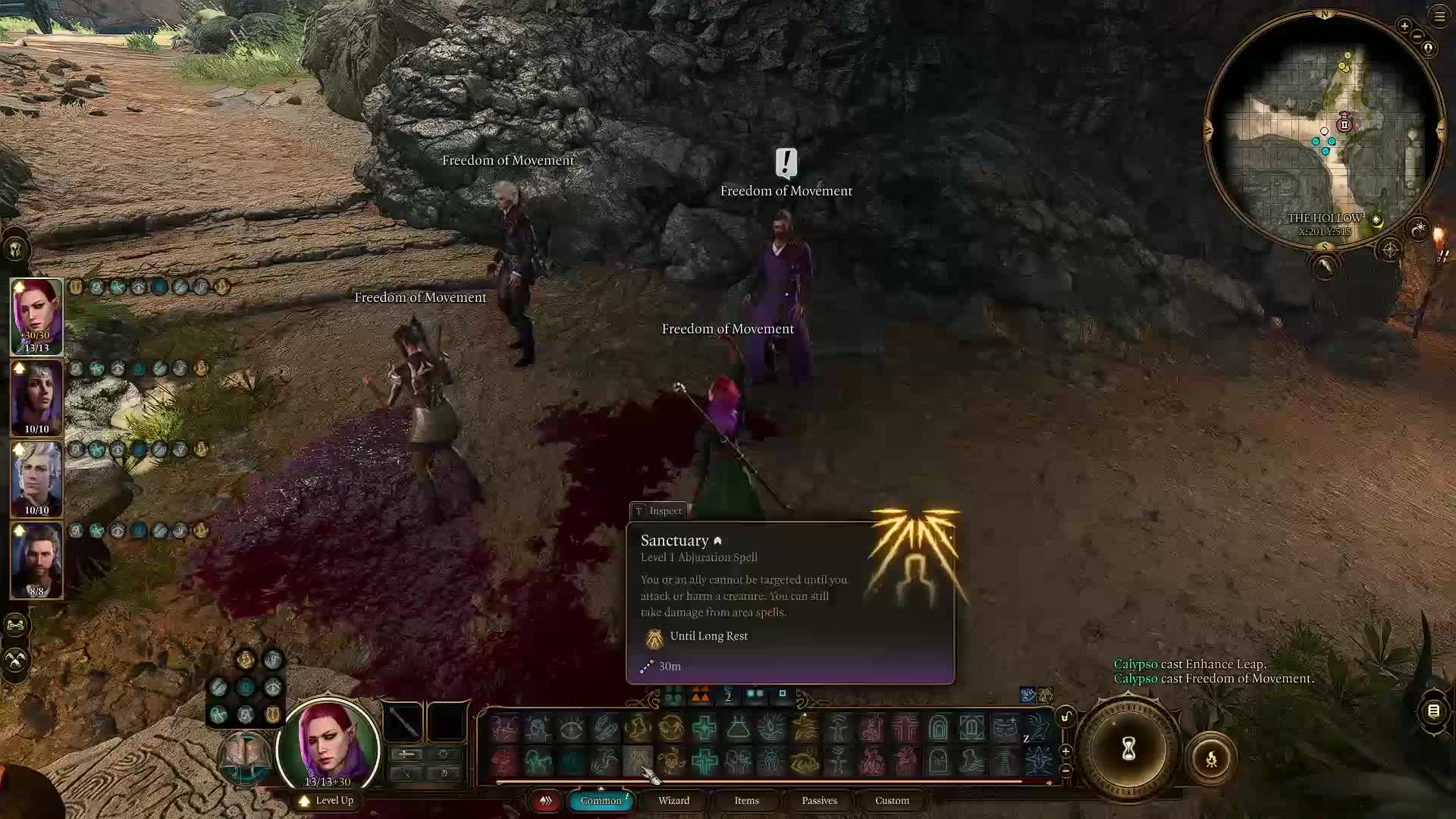
Task: Click The Hollow minimap
Action: pyautogui.click(x=1324, y=129)
